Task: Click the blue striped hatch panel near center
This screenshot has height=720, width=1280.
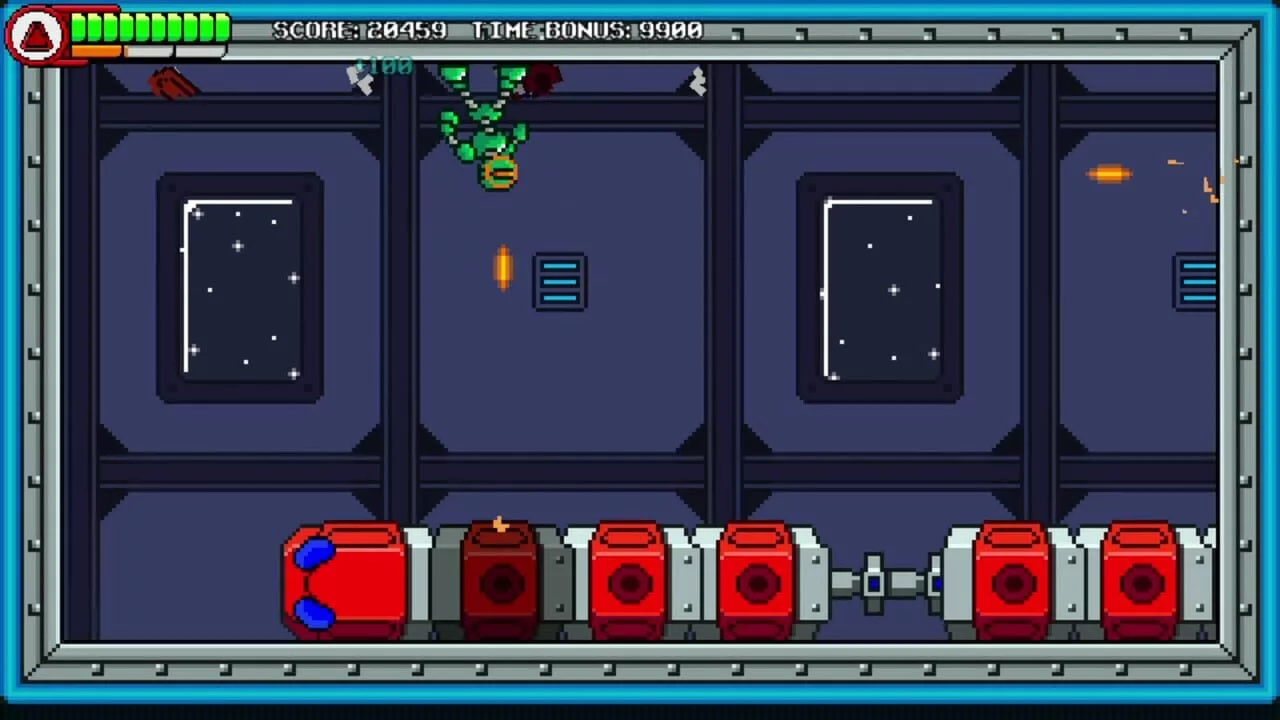Action: (x=559, y=281)
